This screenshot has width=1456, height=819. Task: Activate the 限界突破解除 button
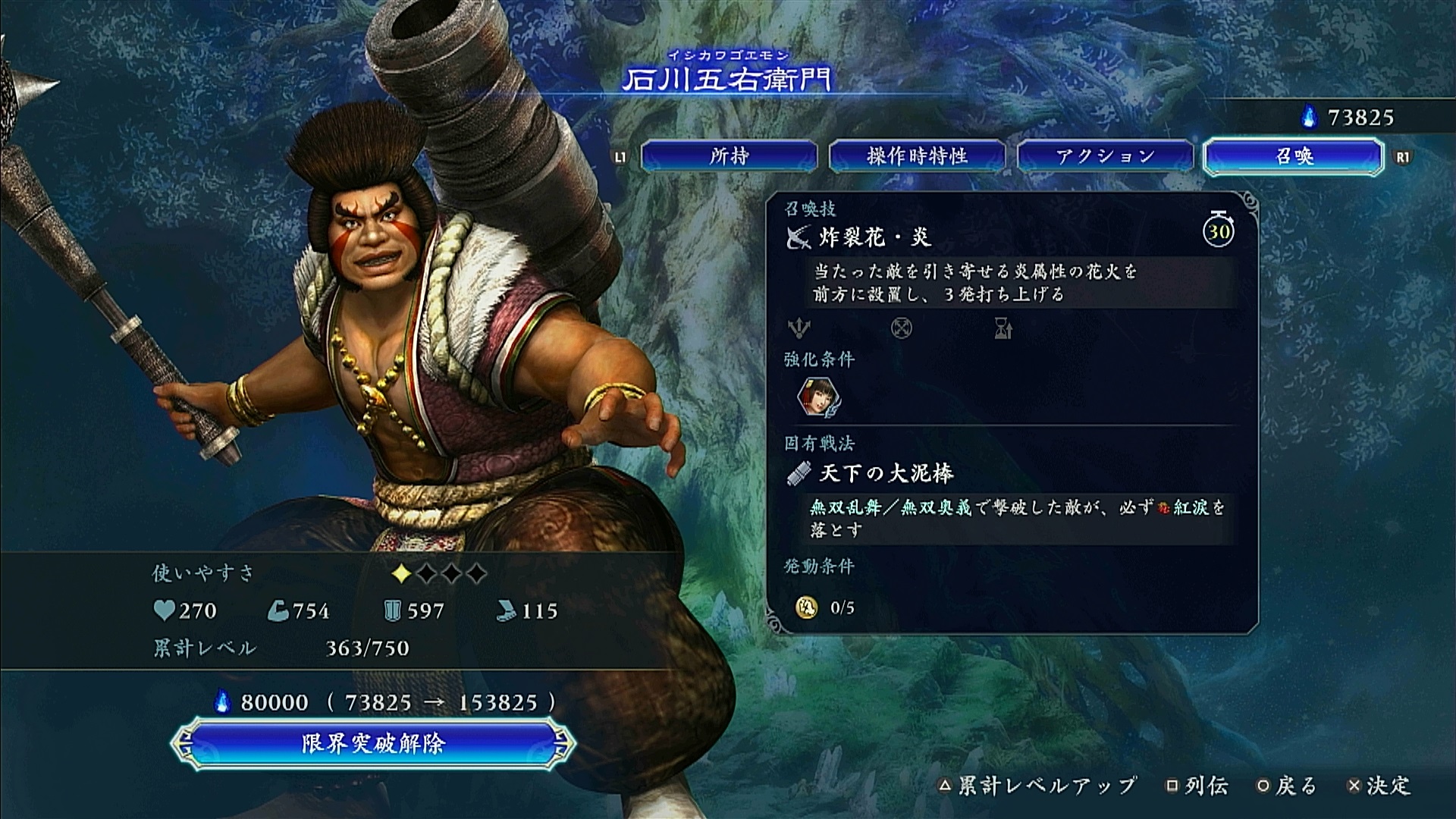372,743
